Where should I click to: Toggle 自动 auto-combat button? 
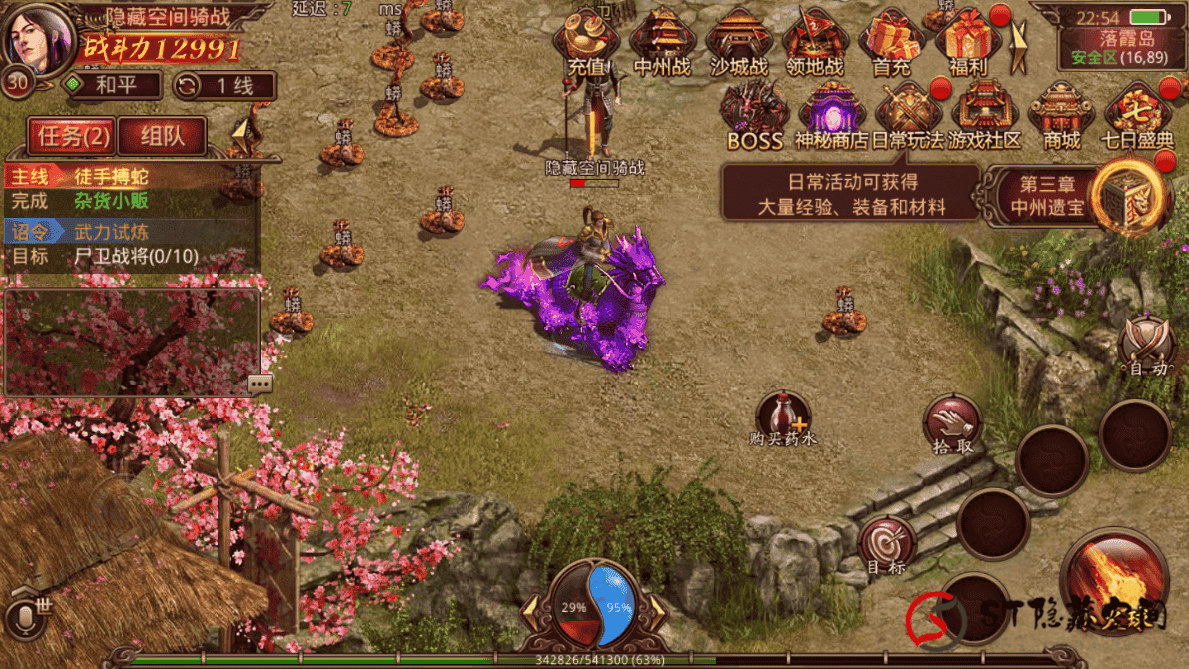pyautogui.click(x=1146, y=347)
